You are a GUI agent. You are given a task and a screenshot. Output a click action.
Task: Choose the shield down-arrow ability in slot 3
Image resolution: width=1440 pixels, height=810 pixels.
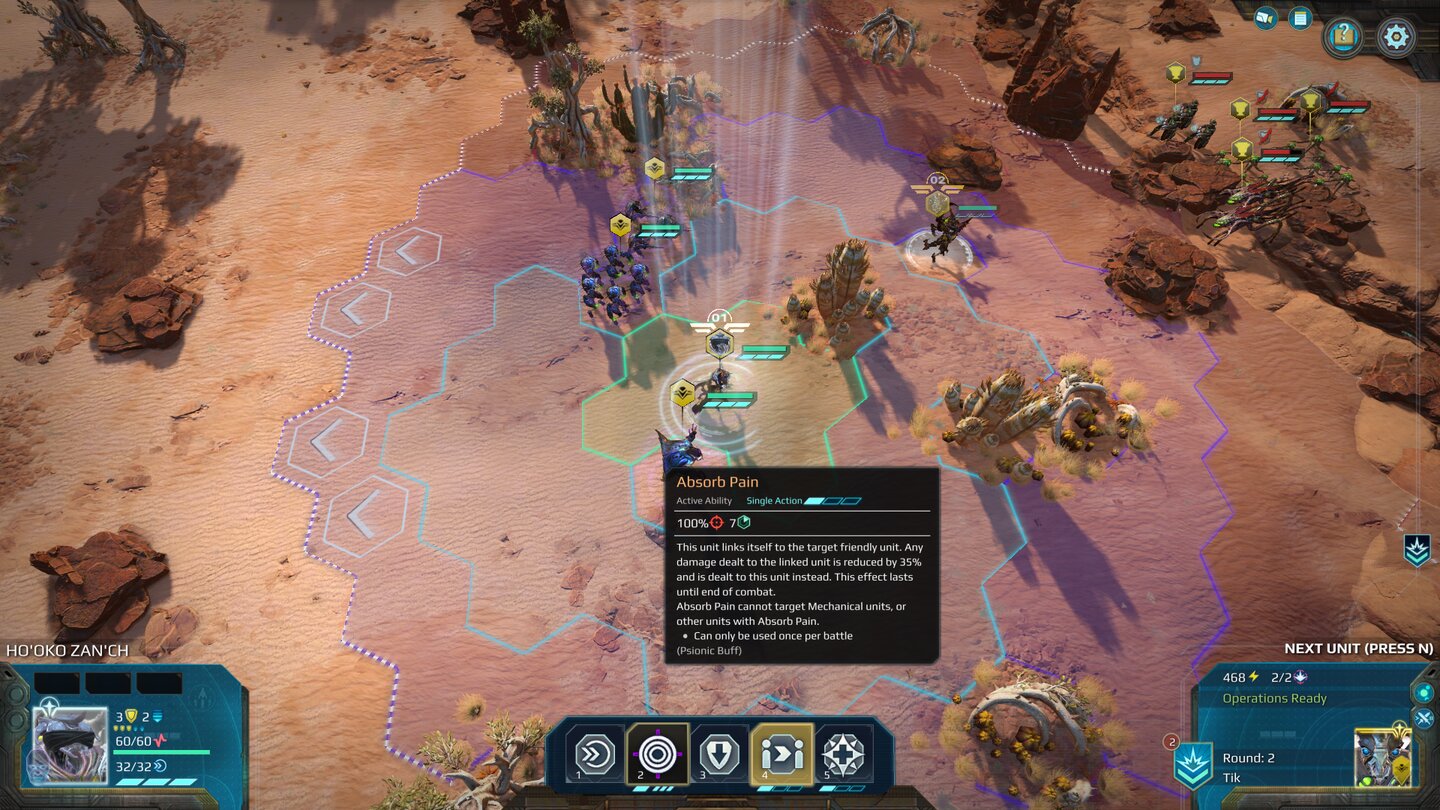719,753
